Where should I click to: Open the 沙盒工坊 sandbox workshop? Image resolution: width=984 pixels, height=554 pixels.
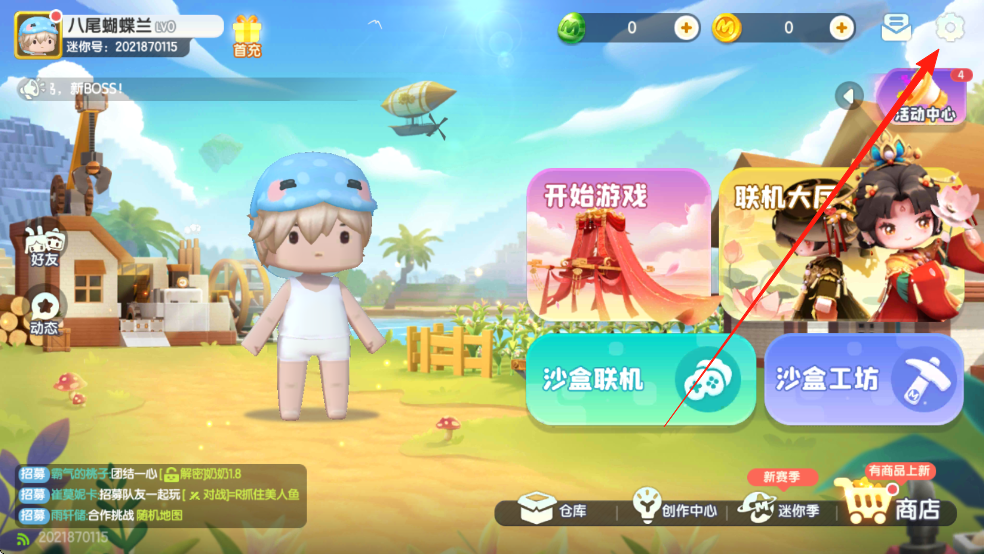click(x=863, y=380)
